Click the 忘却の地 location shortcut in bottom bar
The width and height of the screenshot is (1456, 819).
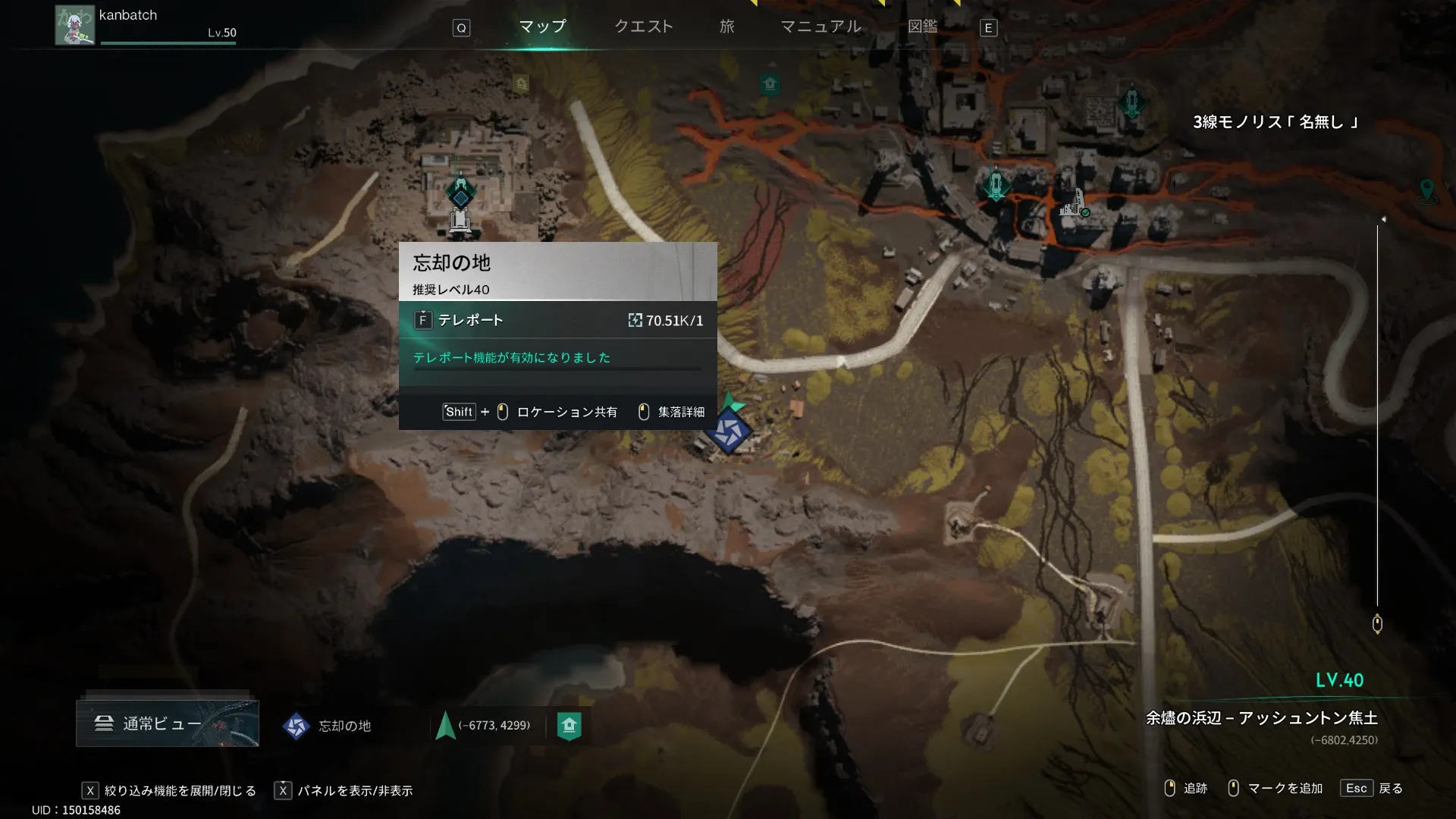[328, 726]
